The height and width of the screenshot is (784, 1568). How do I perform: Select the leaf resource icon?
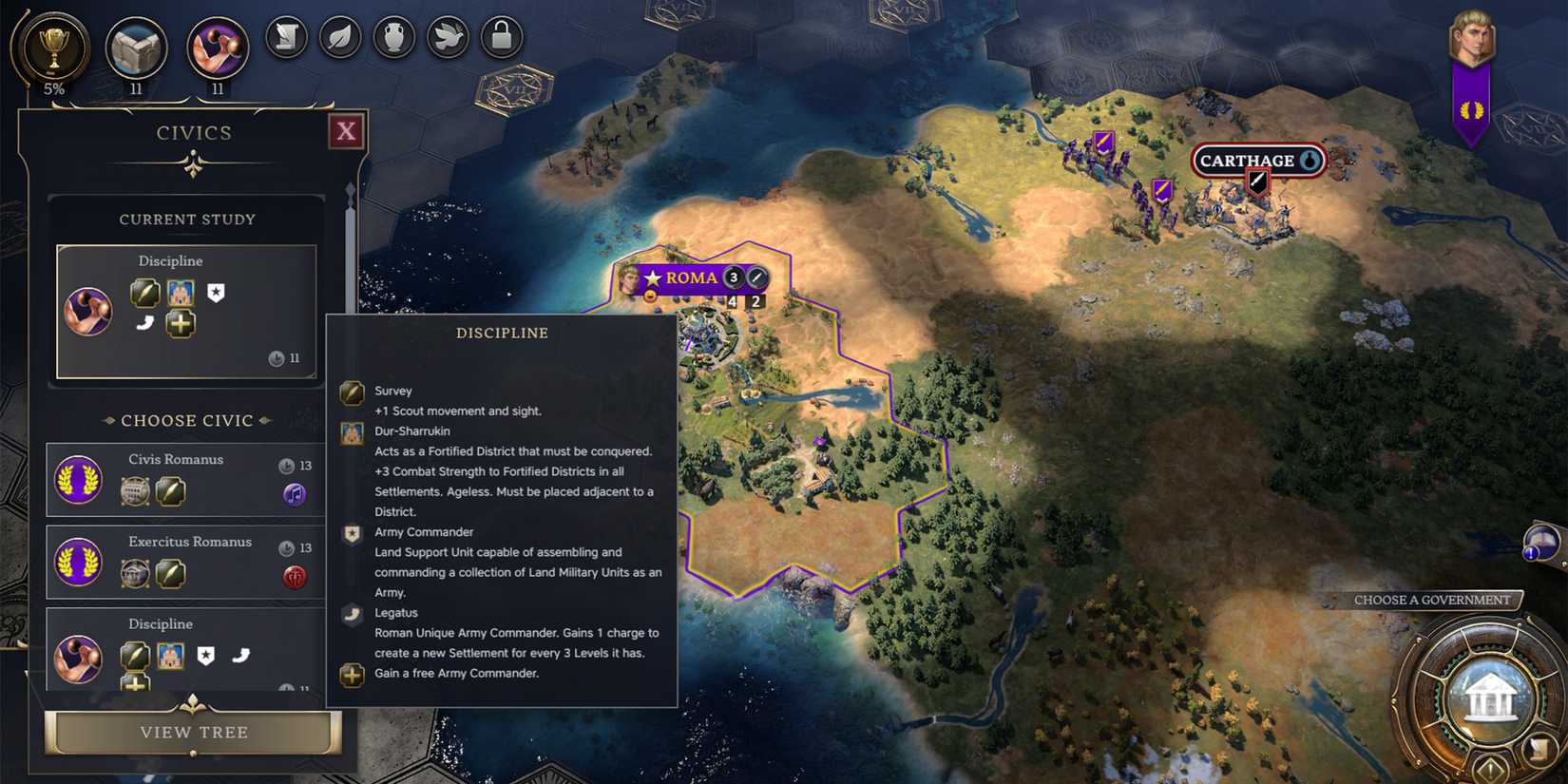pyautogui.click(x=340, y=38)
